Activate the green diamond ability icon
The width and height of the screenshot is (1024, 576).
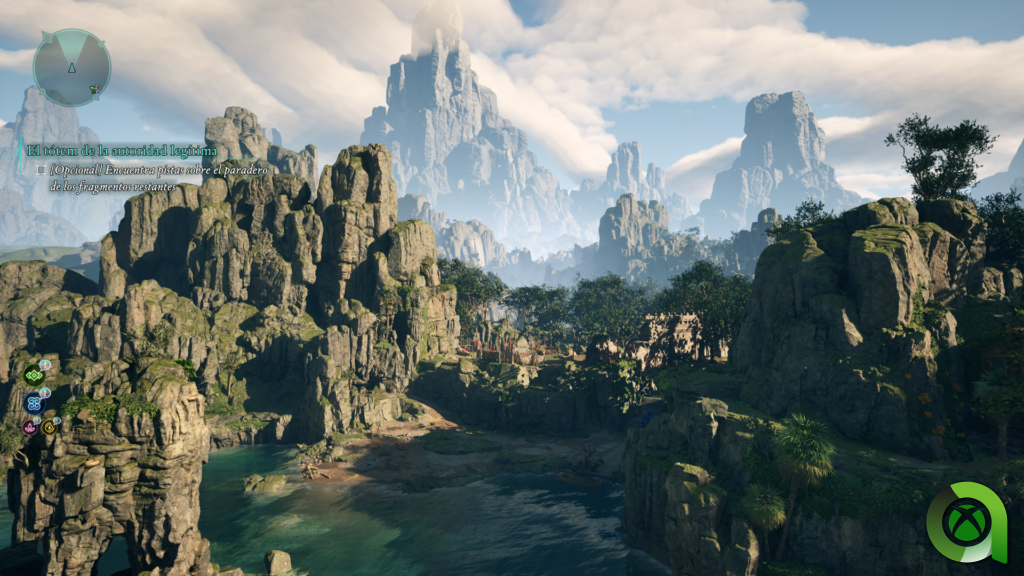coord(34,375)
